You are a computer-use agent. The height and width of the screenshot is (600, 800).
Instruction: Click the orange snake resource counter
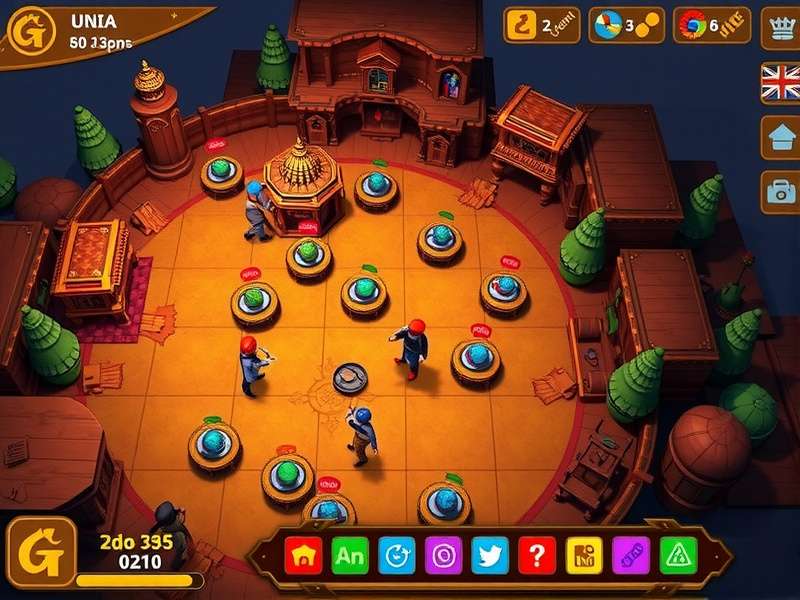coord(541,26)
